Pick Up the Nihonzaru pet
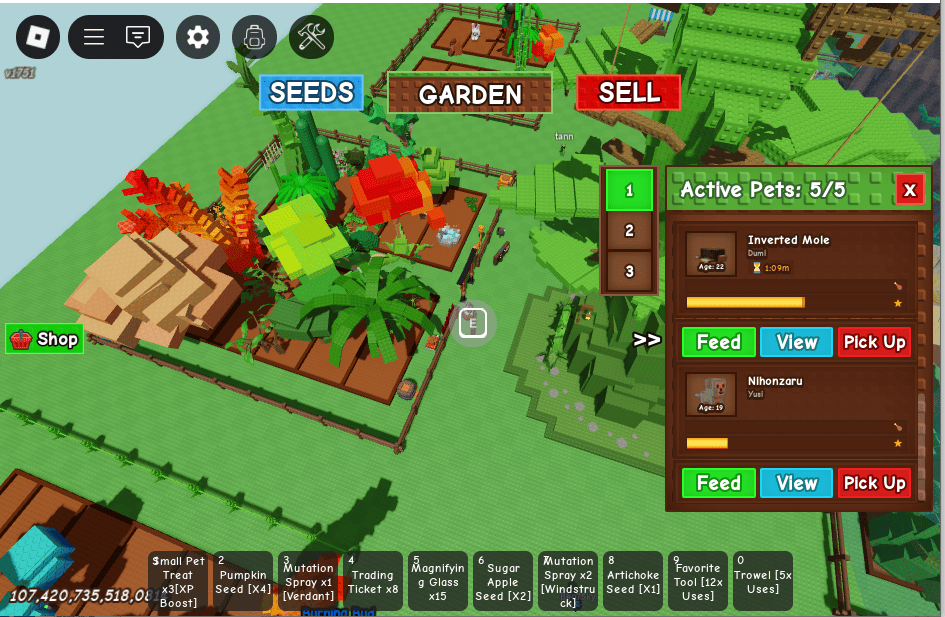Viewport: 945px width, 617px height. tap(874, 483)
